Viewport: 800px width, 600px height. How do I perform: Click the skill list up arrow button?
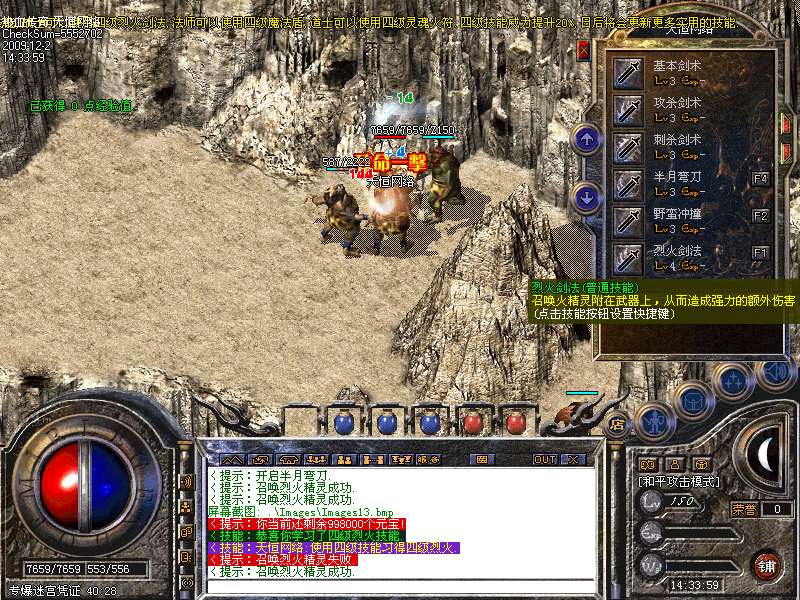click(588, 139)
